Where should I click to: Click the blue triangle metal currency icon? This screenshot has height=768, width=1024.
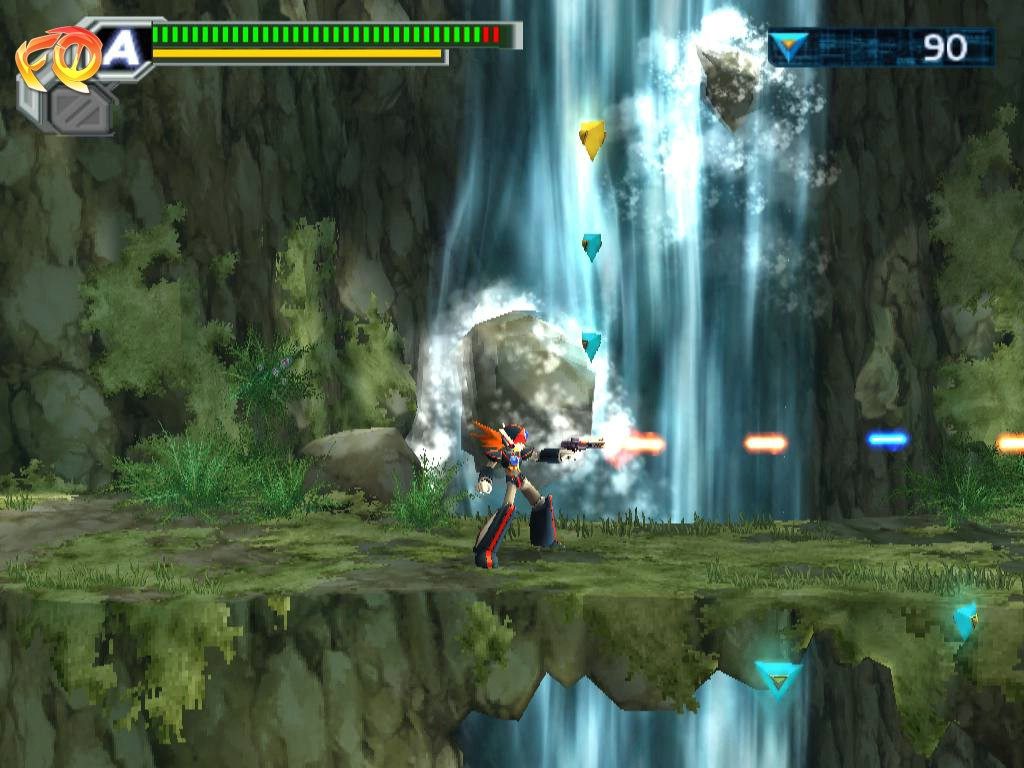coord(790,47)
